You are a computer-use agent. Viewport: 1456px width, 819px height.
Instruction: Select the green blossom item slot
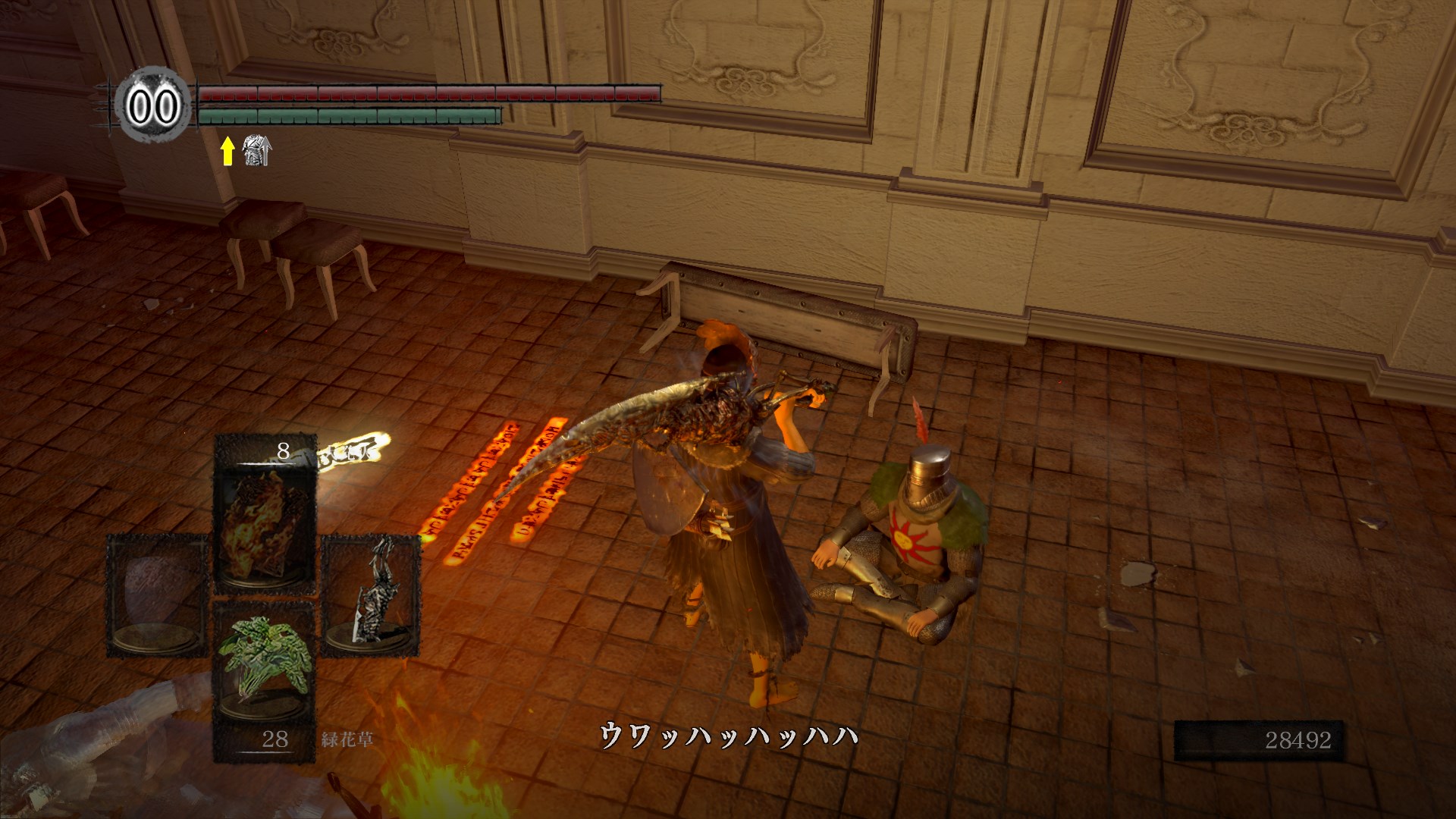click(x=264, y=669)
